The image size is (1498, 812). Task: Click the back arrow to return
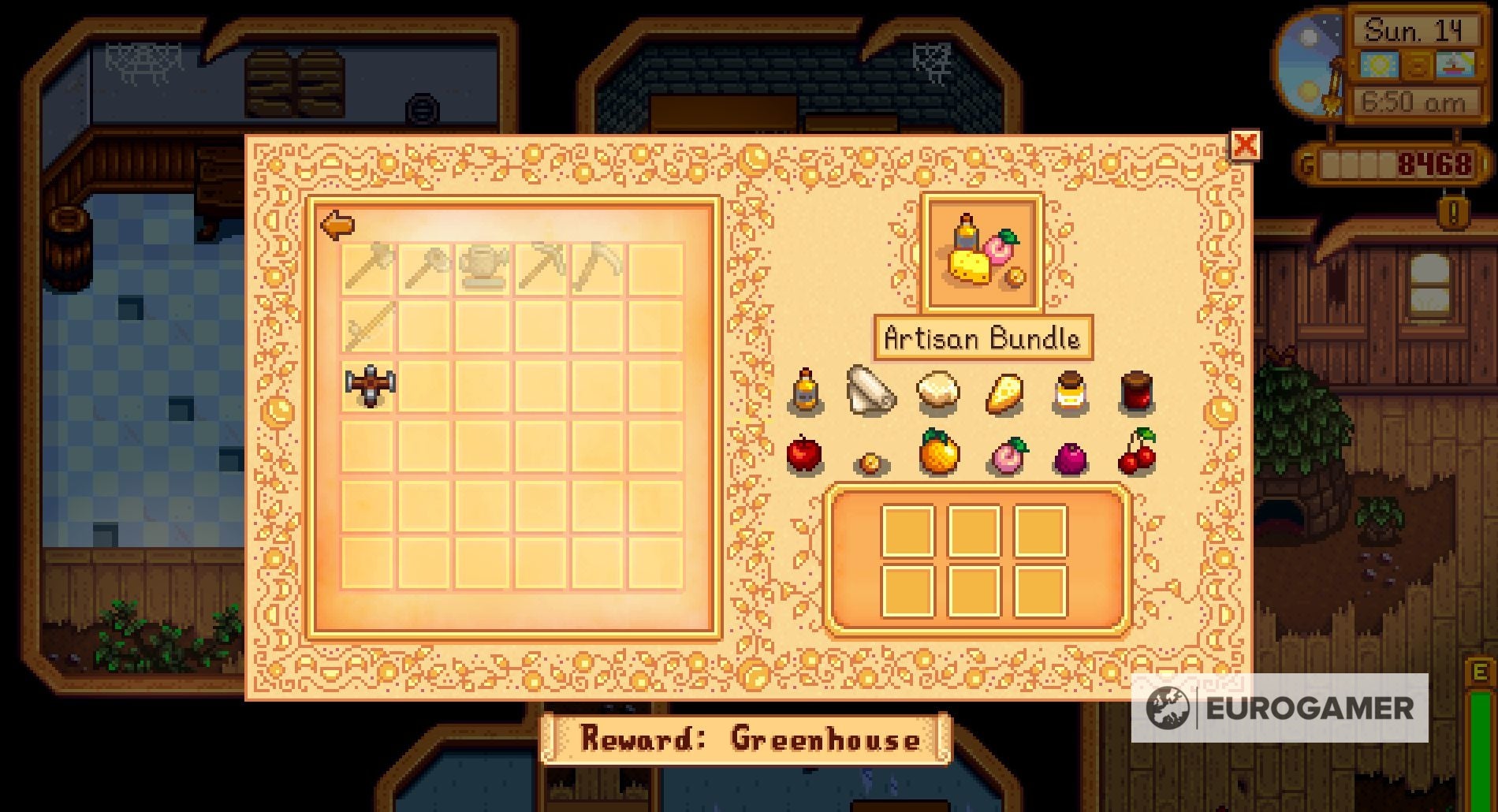click(337, 226)
